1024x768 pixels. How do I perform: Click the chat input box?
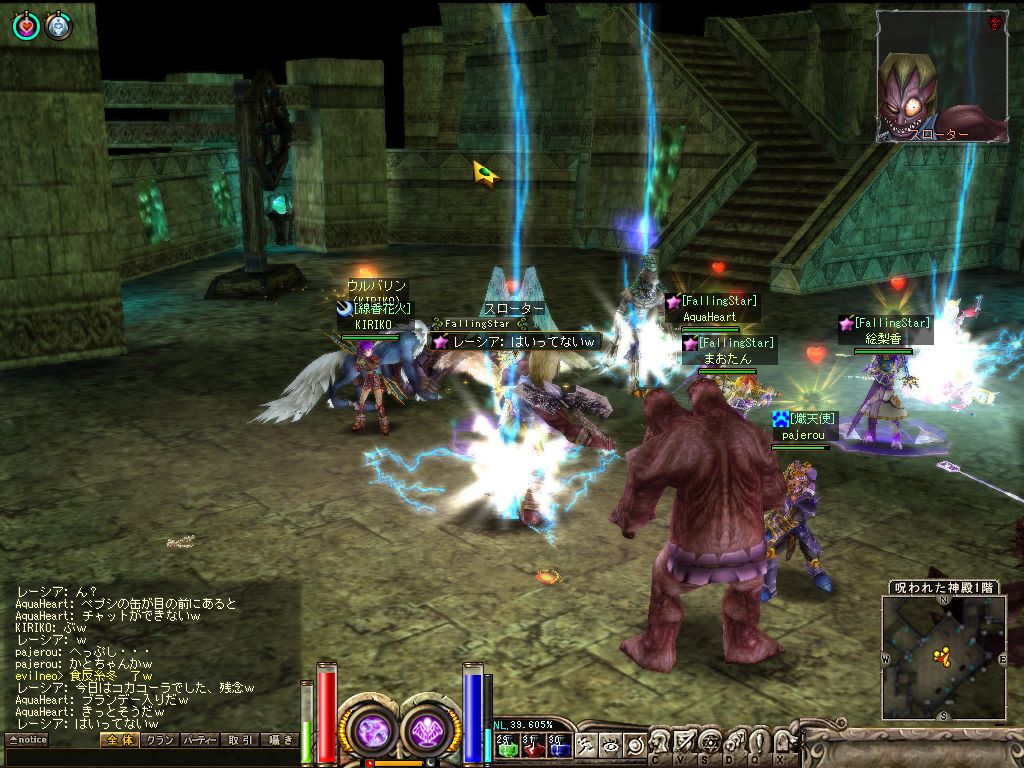point(150,758)
